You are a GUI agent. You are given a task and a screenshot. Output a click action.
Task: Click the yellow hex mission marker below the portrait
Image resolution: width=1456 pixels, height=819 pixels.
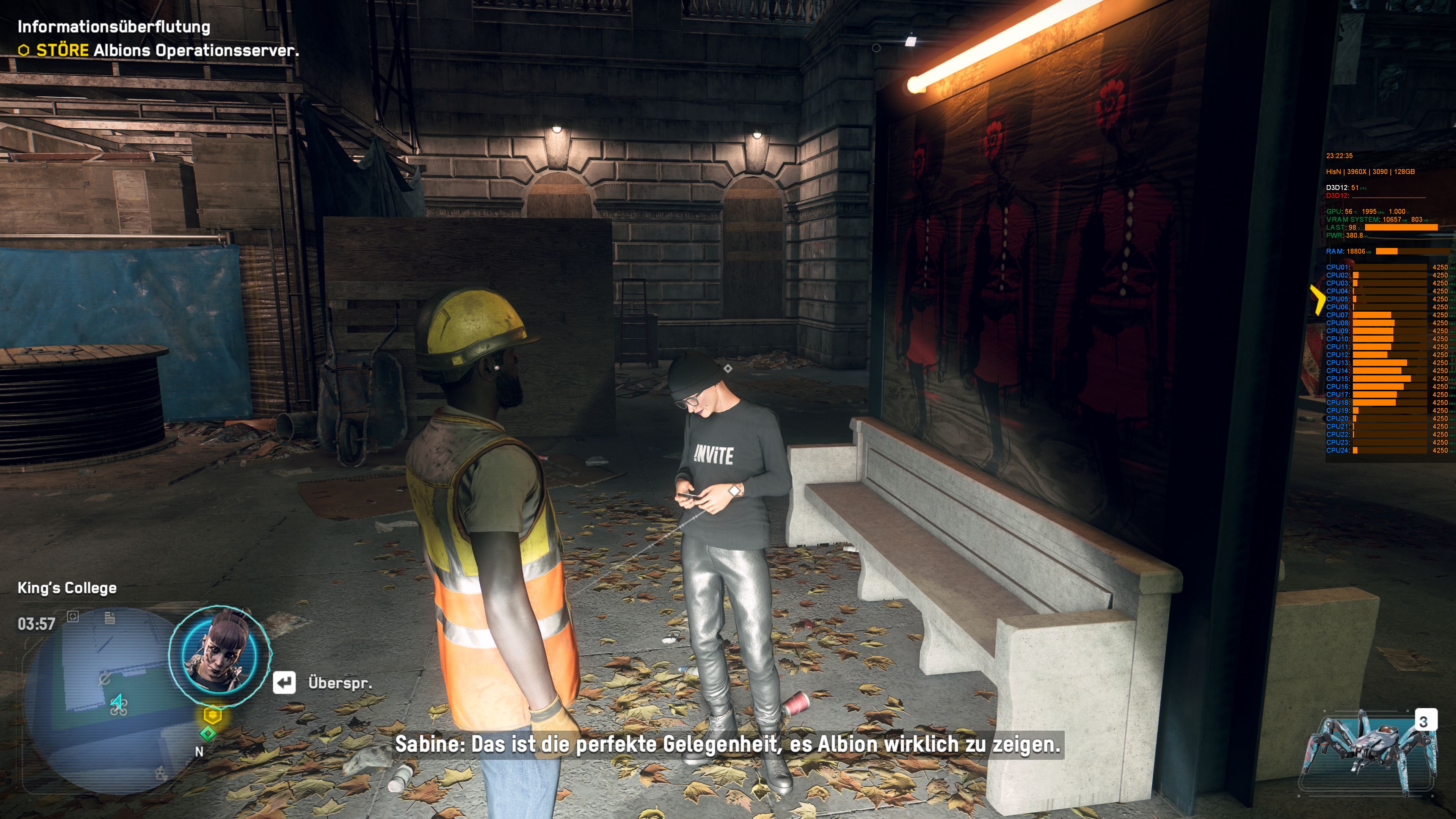pos(213,714)
